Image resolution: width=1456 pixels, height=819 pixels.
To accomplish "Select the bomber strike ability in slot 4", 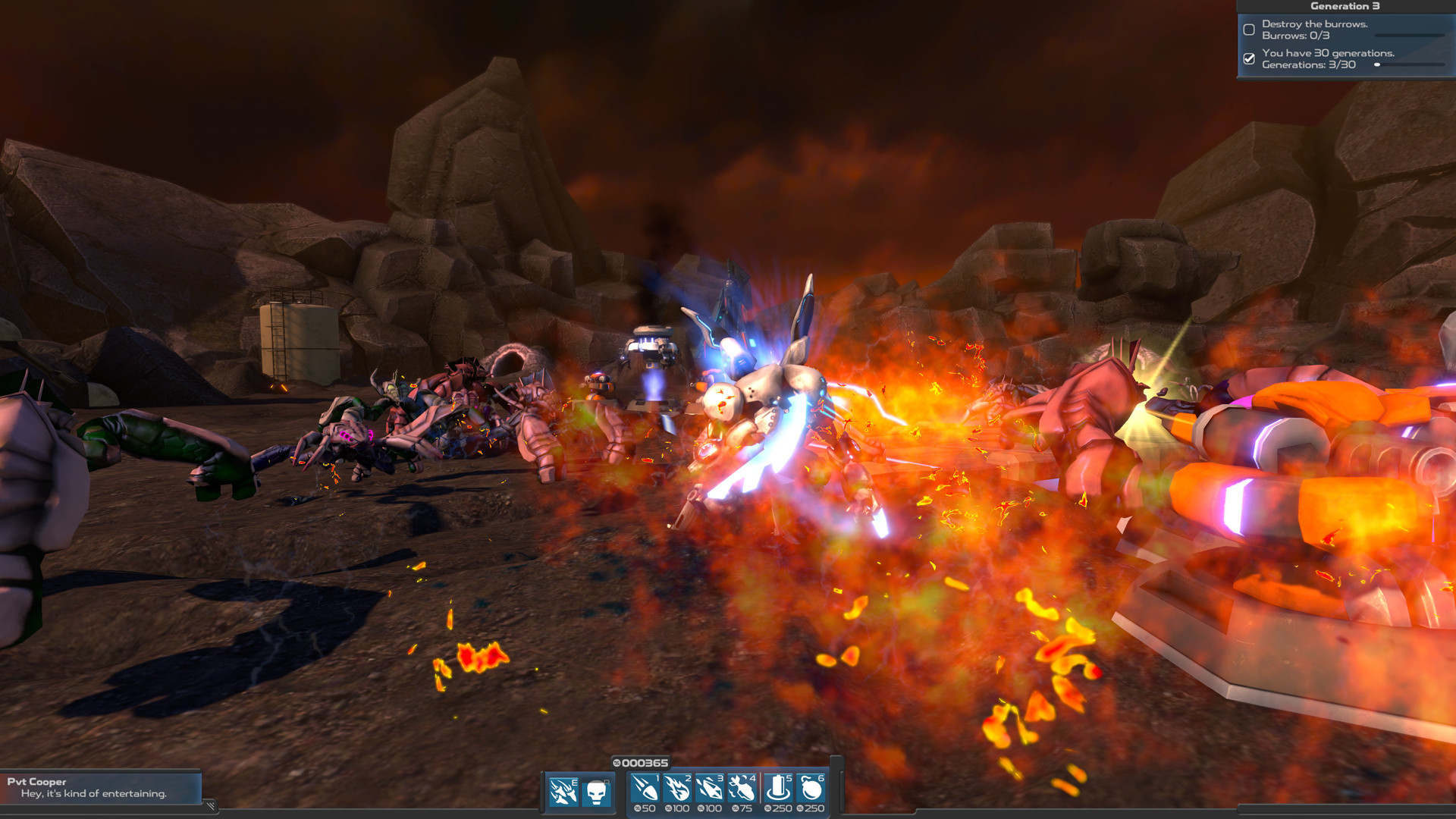I will 742,789.
